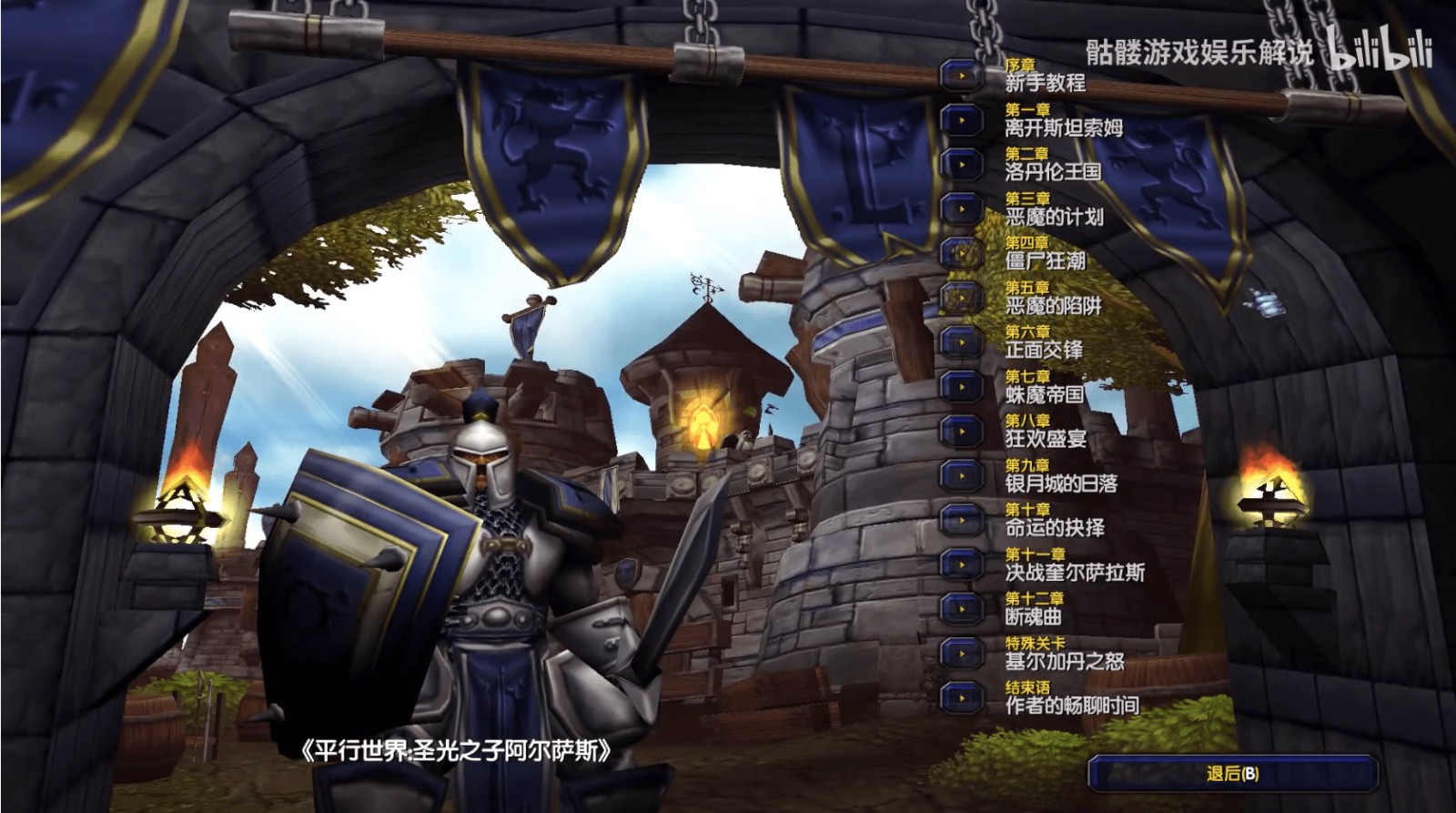Click the 退后 back button

1232,774
